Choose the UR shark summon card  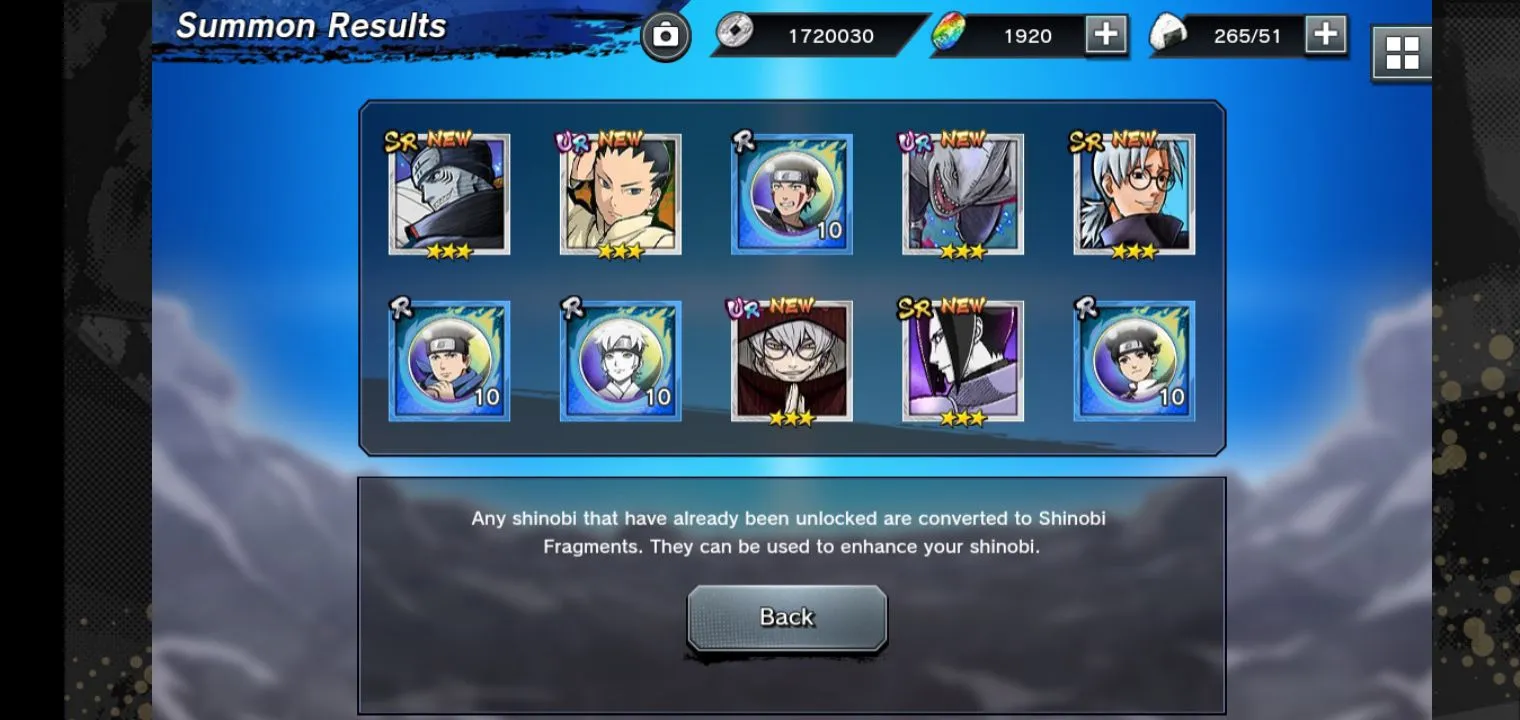click(962, 194)
